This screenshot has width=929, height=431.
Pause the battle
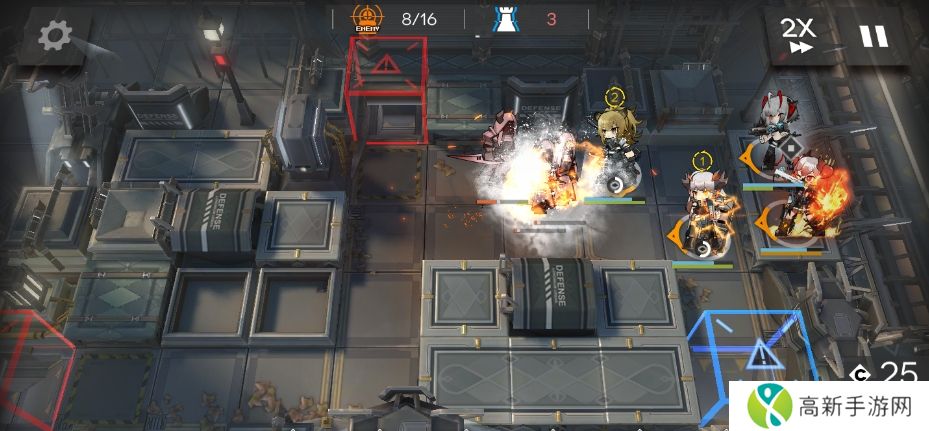click(x=873, y=36)
